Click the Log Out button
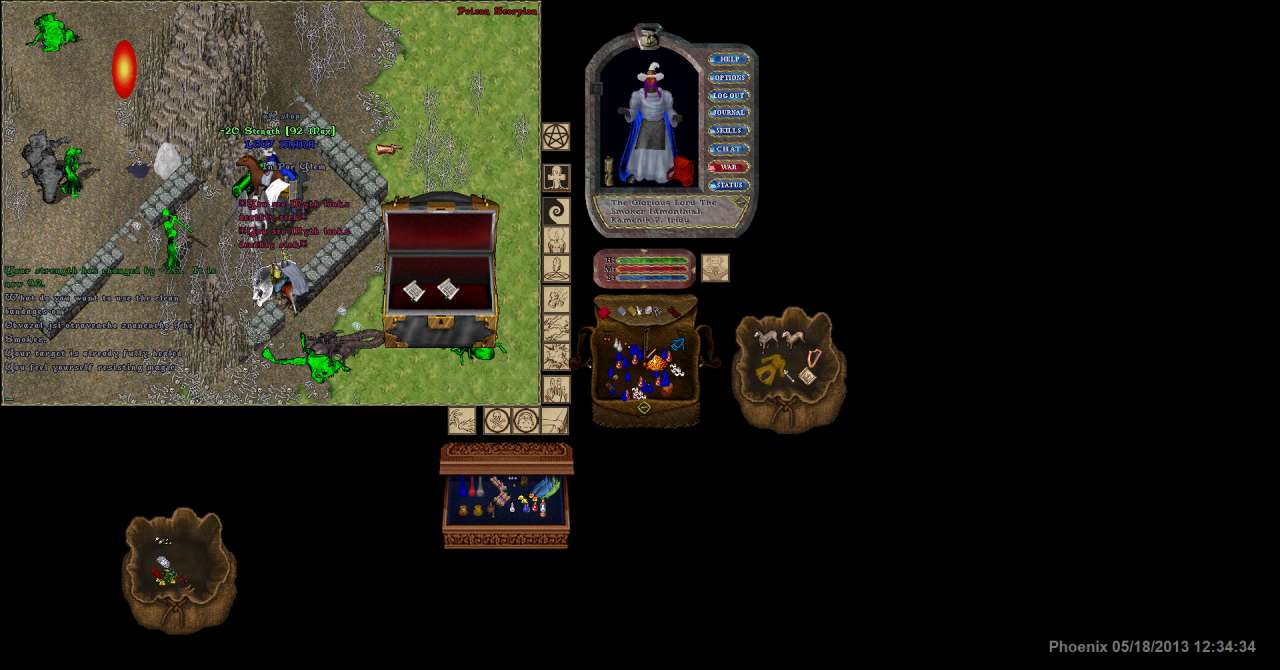 tap(729, 95)
